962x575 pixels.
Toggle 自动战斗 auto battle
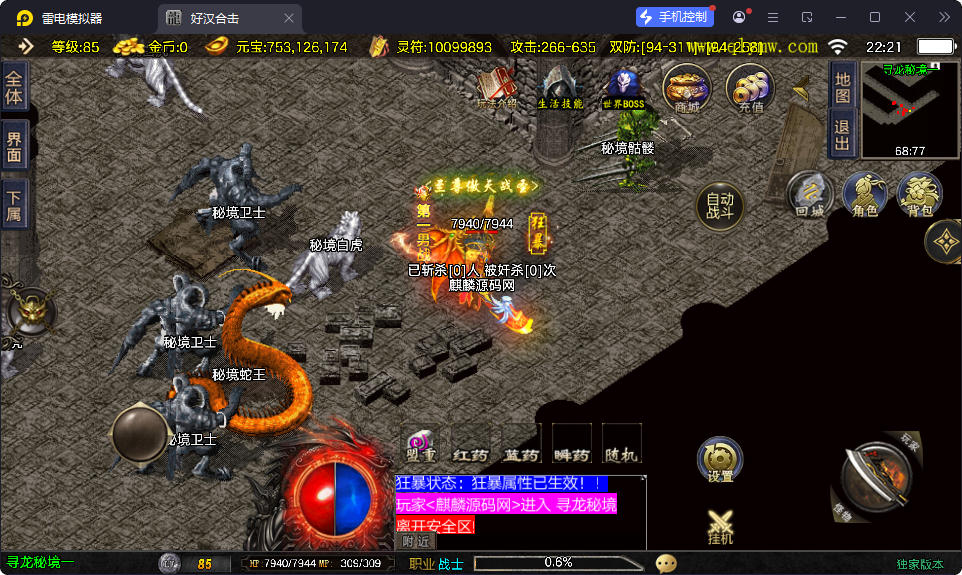pyautogui.click(x=720, y=205)
